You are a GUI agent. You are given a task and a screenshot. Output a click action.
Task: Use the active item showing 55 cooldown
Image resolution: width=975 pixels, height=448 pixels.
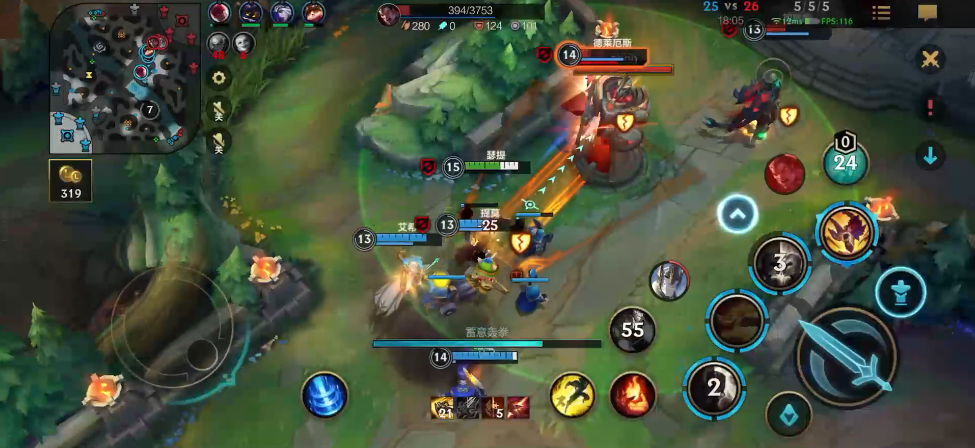(632, 330)
